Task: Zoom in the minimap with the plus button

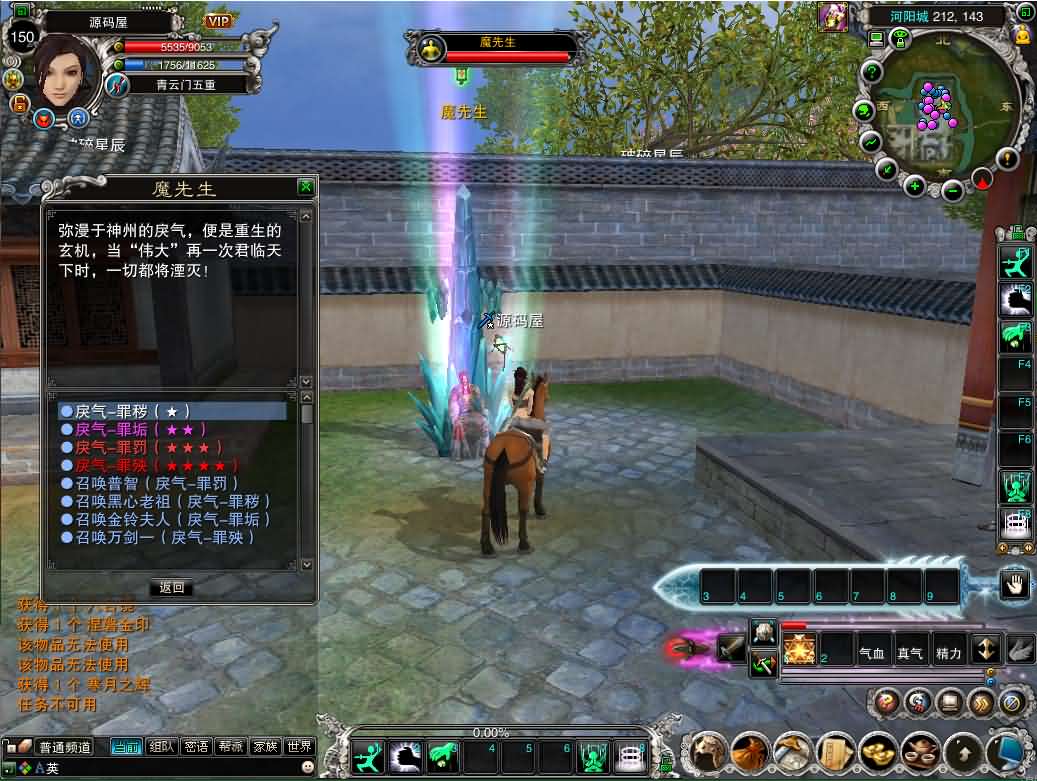Action: [914, 185]
